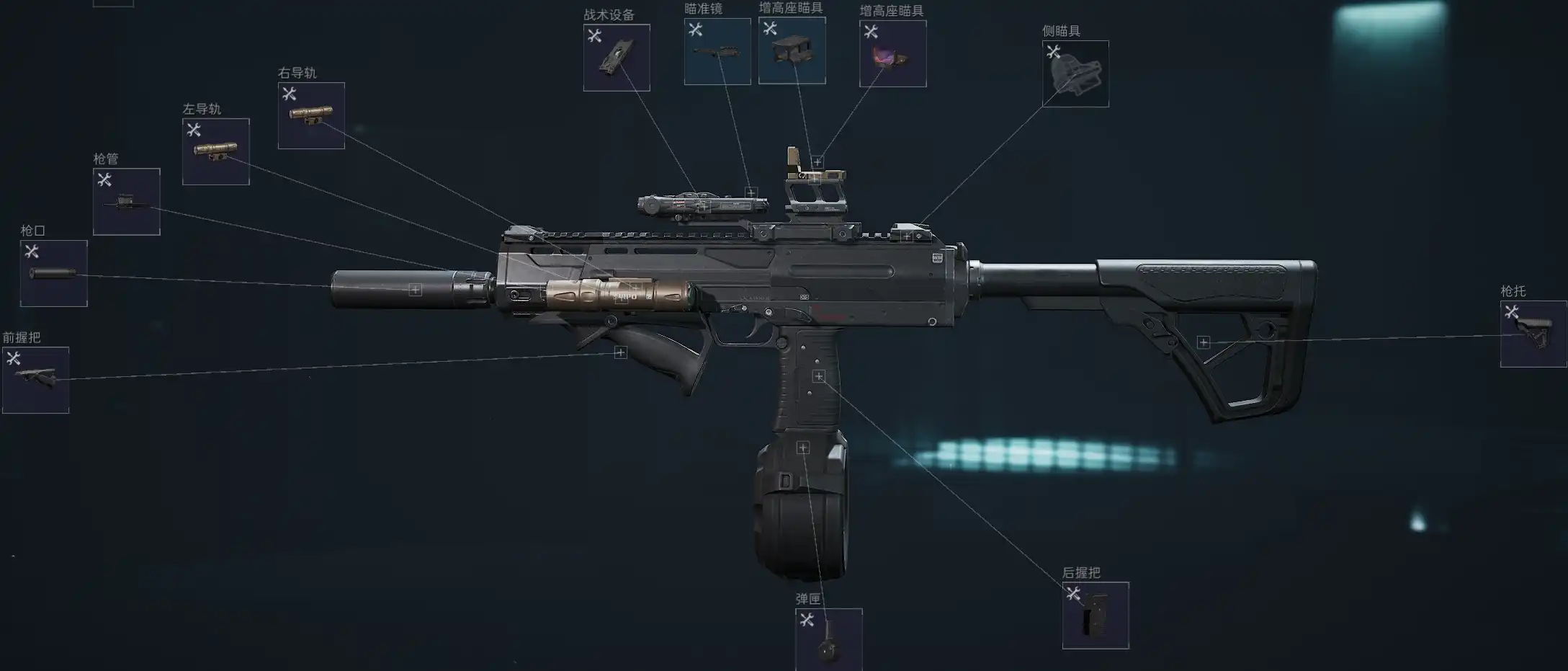Image resolution: width=1568 pixels, height=671 pixels.
Task: Select the 右导轨 right rail slot
Action: [311, 115]
